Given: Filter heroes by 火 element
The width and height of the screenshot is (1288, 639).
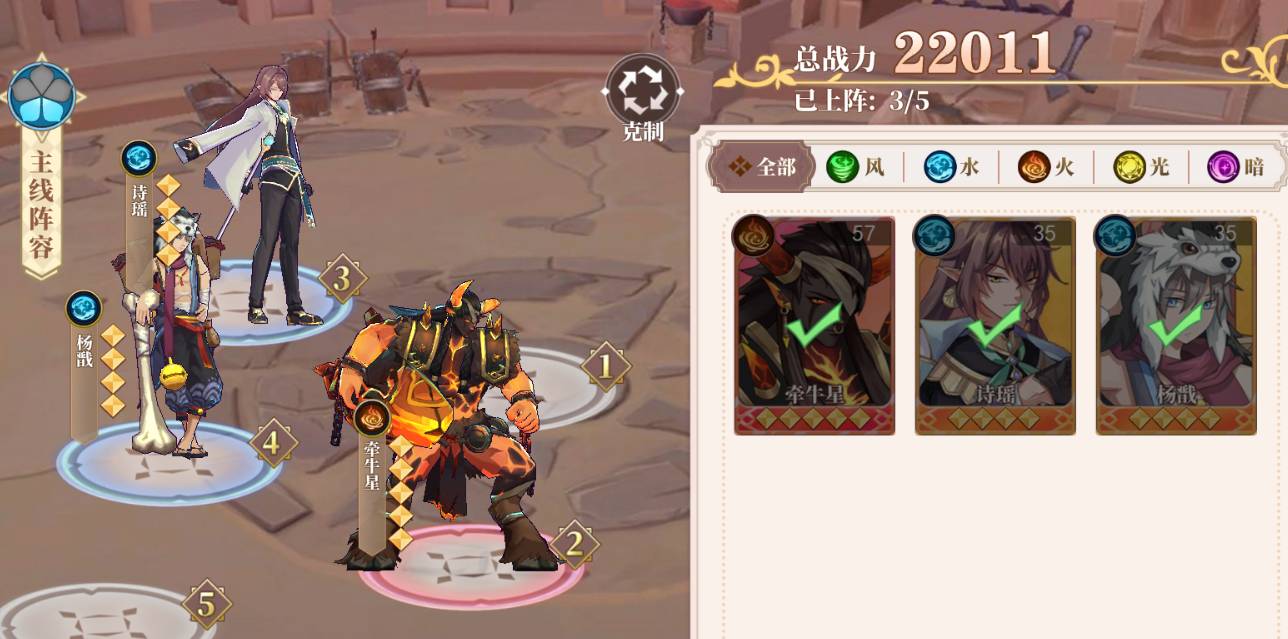Looking at the screenshot, I should point(1046,167).
